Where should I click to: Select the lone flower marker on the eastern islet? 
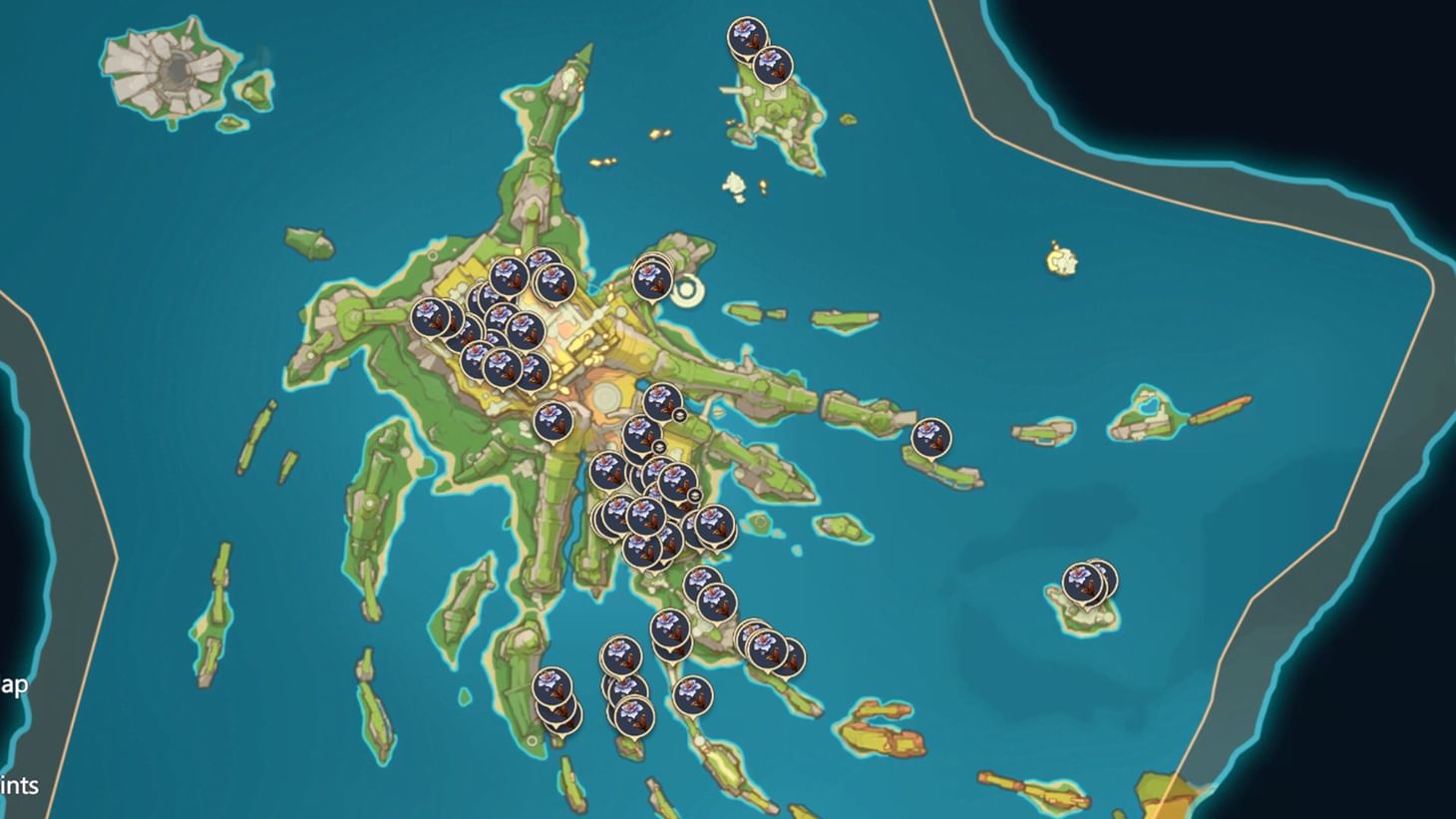click(x=933, y=437)
